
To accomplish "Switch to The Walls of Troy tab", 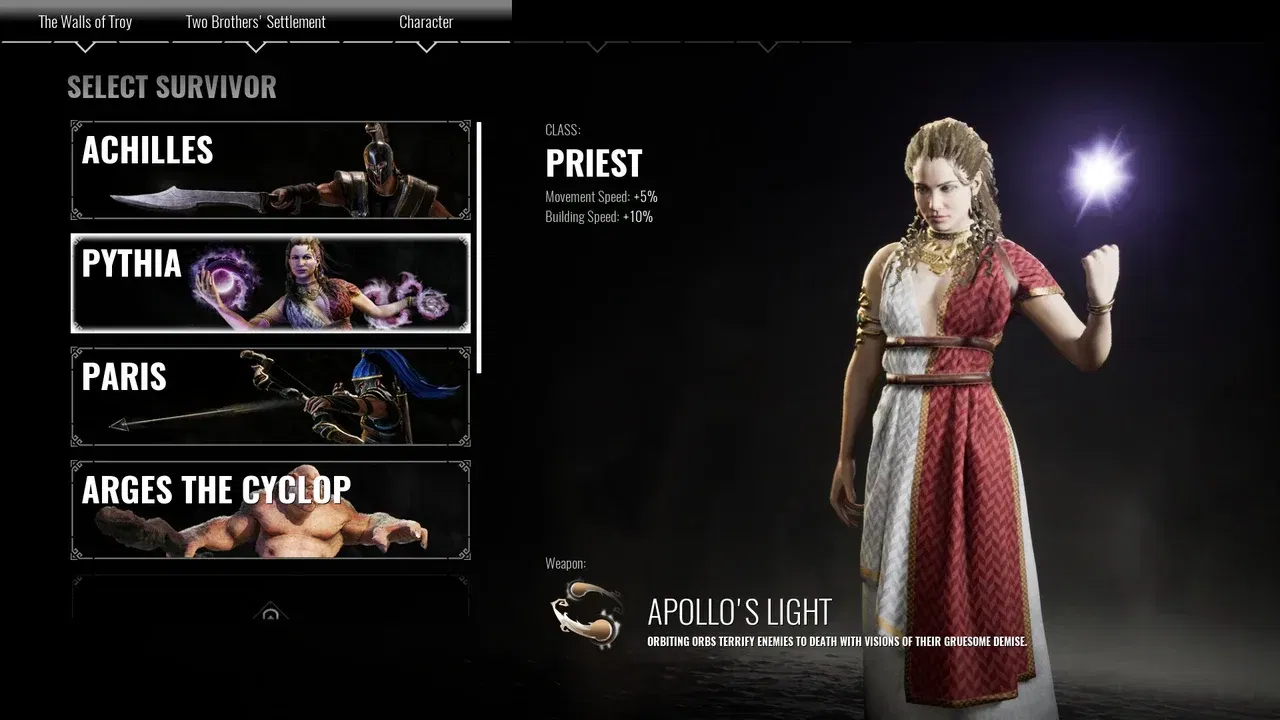I will tap(84, 21).
